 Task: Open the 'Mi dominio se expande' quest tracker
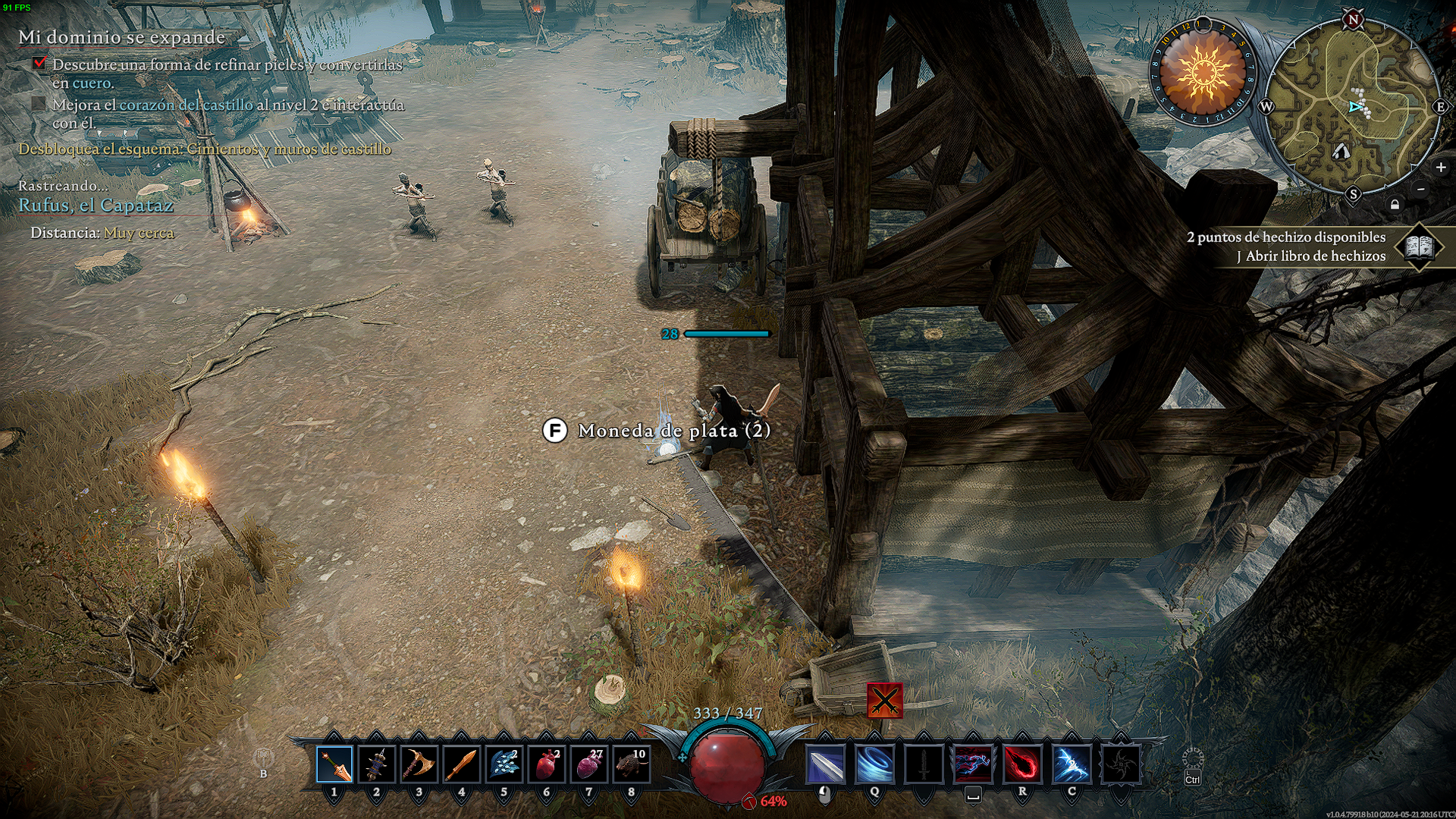pos(121,37)
